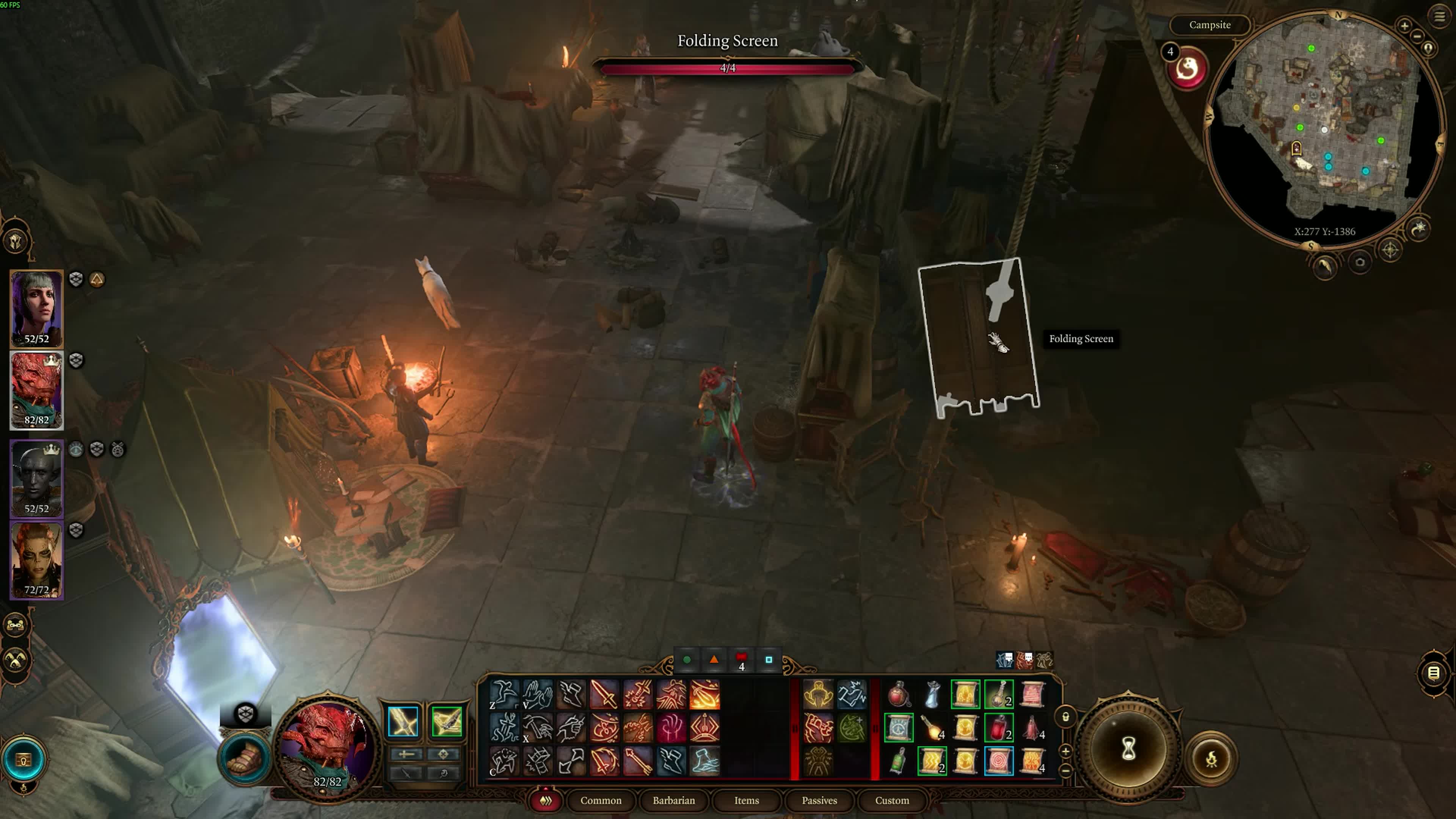1456x819 pixels.
Task: Use the red round health potion flask
Action: (x=898, y=695)
